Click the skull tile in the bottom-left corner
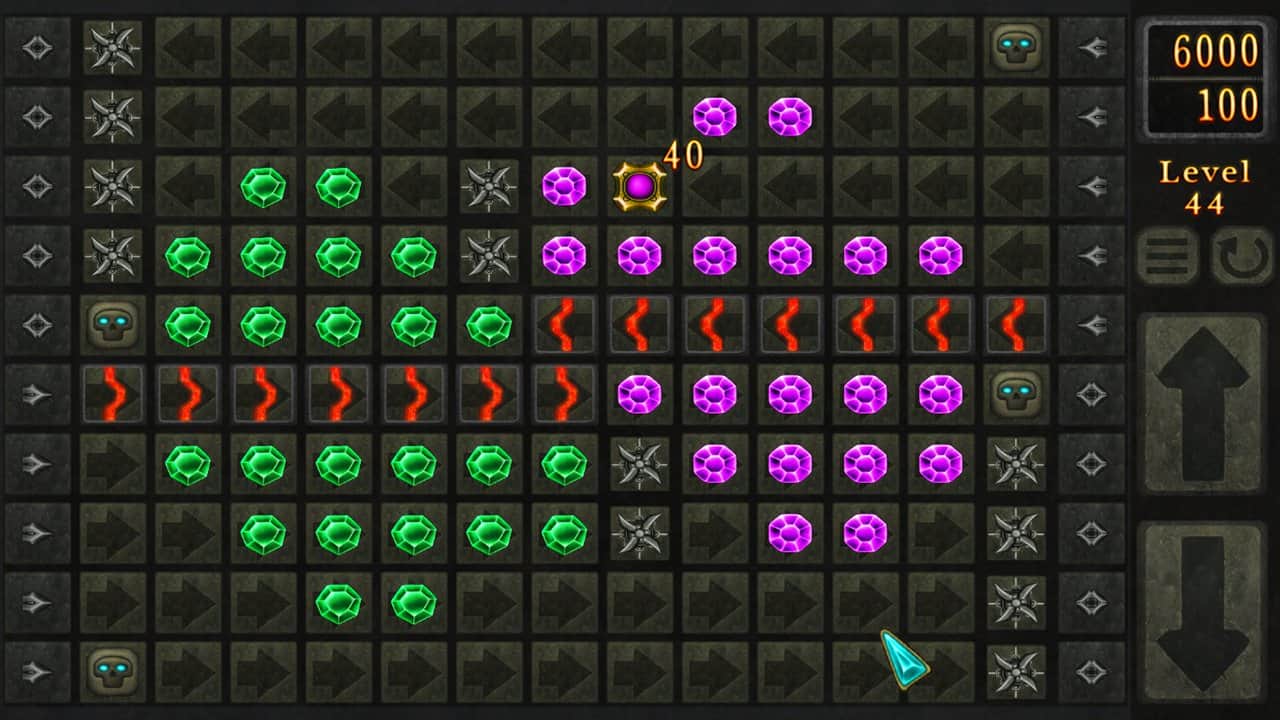The width and height of the screenshot is (1280, 720). pyautogui.click(x=112, y=671)
